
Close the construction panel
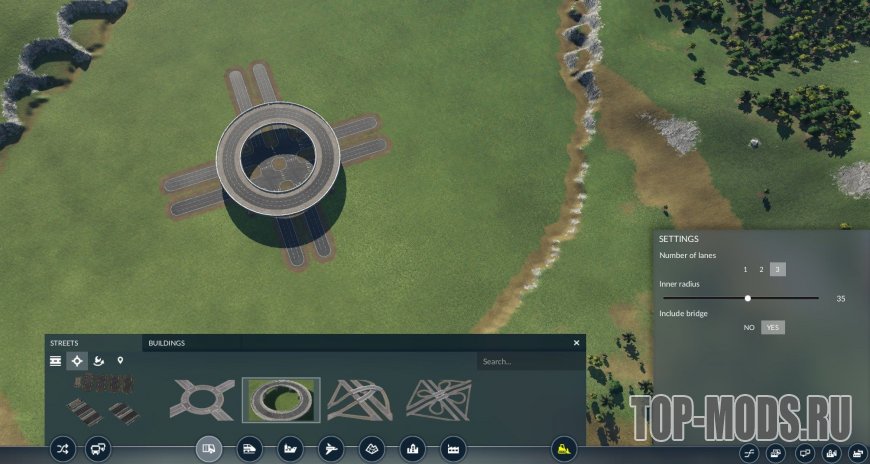pyautogui.click(x=576, y=343)
